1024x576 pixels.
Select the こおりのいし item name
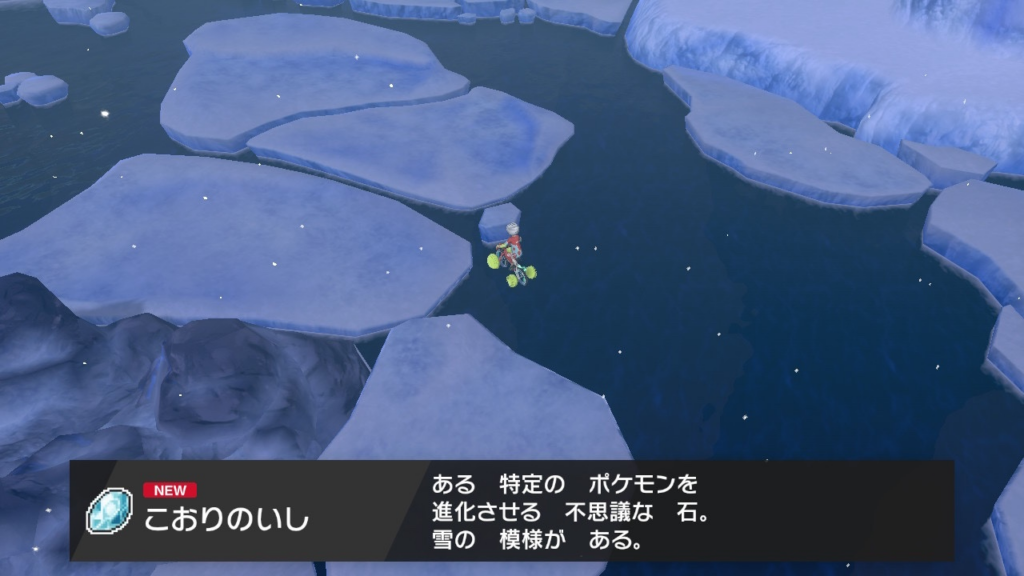pos(226,520)
